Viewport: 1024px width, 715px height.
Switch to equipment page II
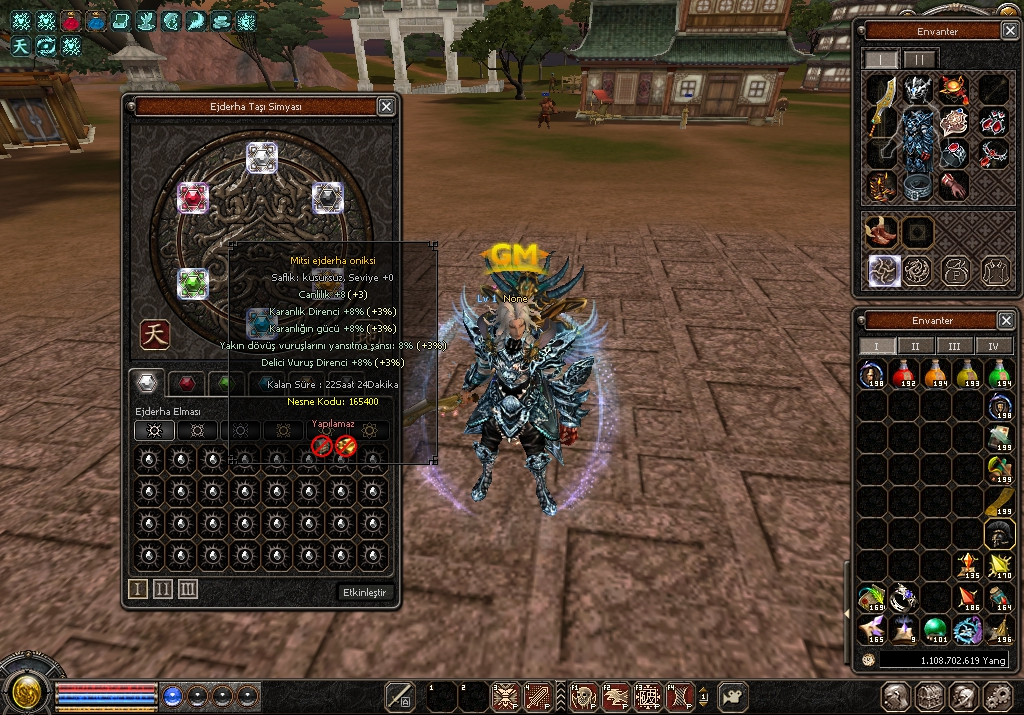pos(920,59)
